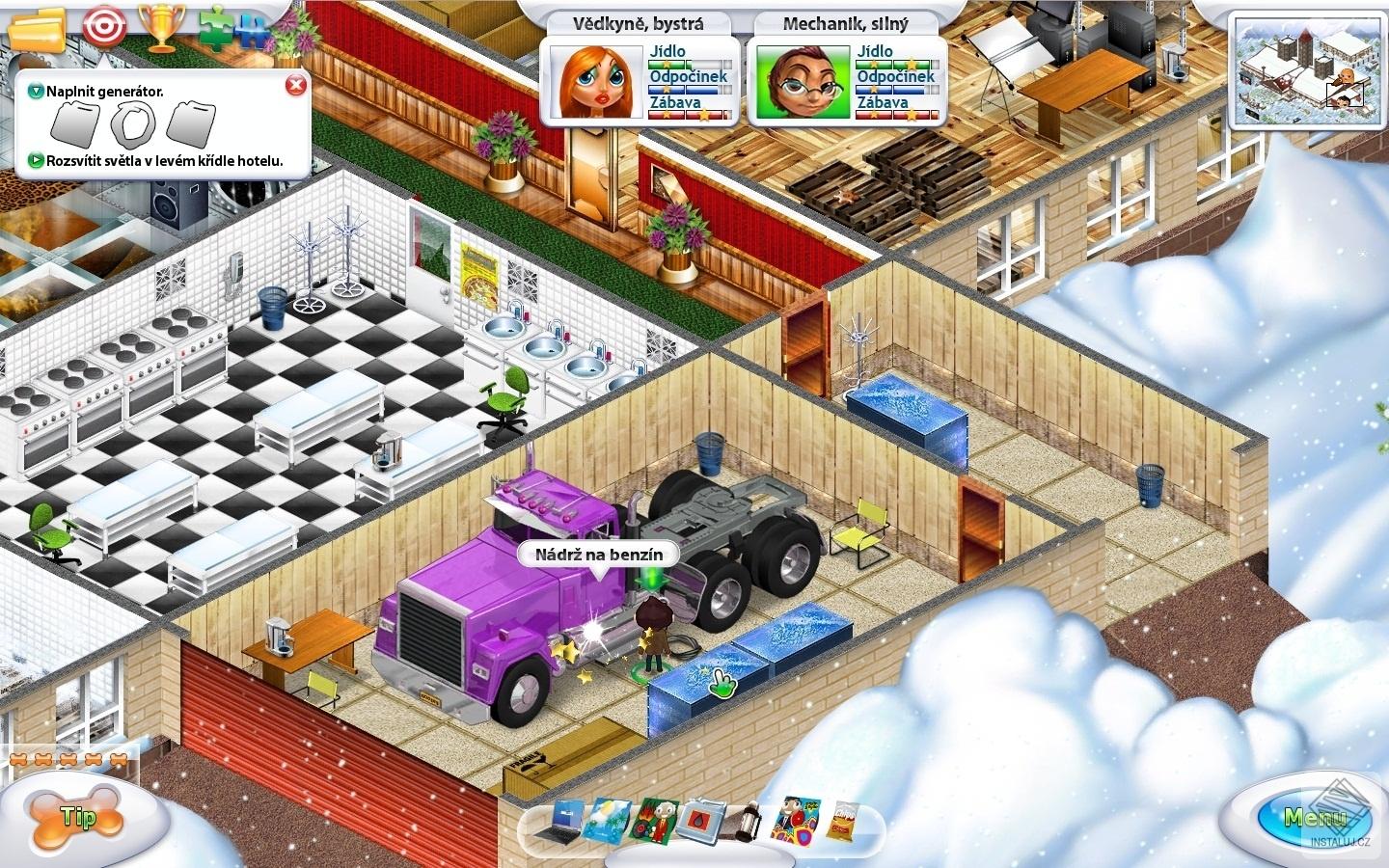
Task: Close the goals panel
Action: point(296,87)
